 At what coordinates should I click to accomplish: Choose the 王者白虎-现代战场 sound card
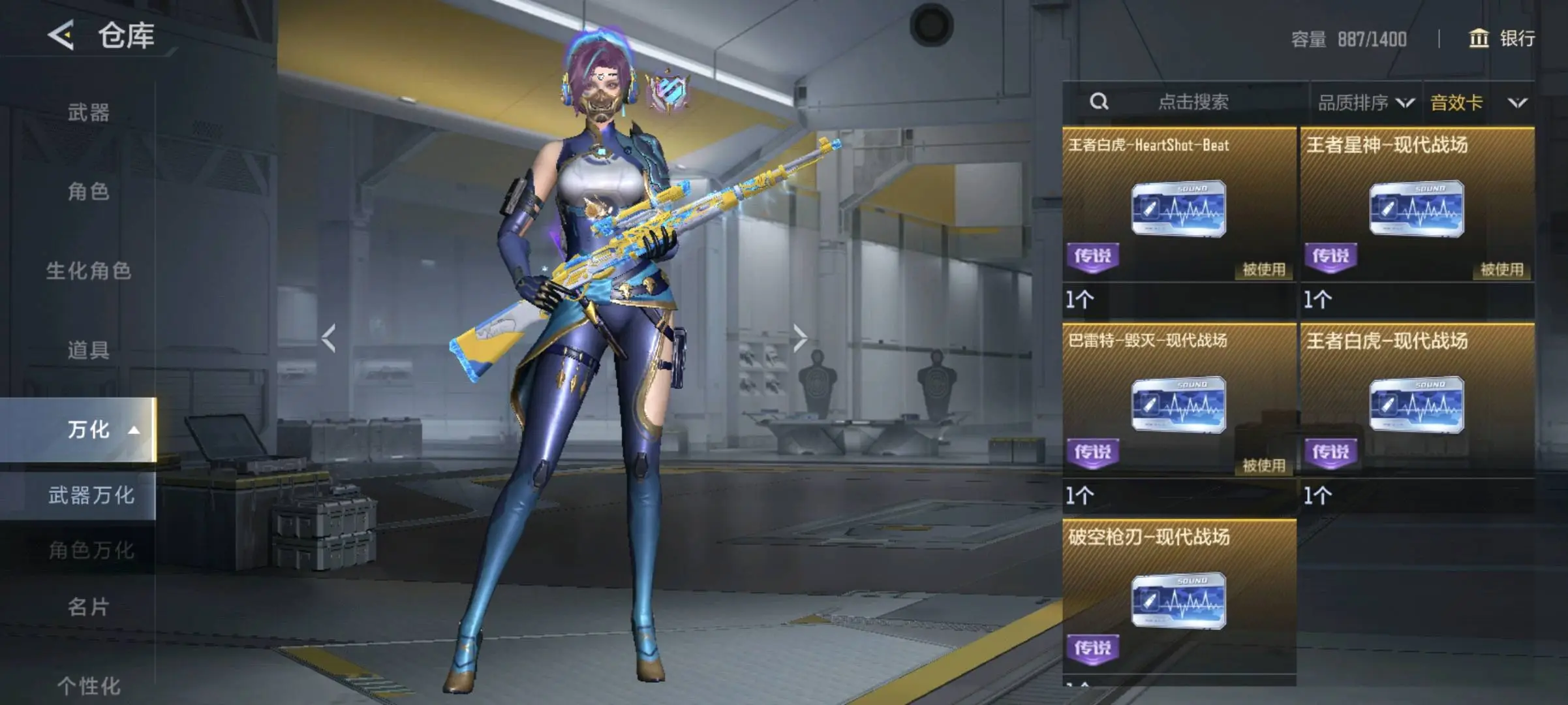click(x=1417, y=405)
